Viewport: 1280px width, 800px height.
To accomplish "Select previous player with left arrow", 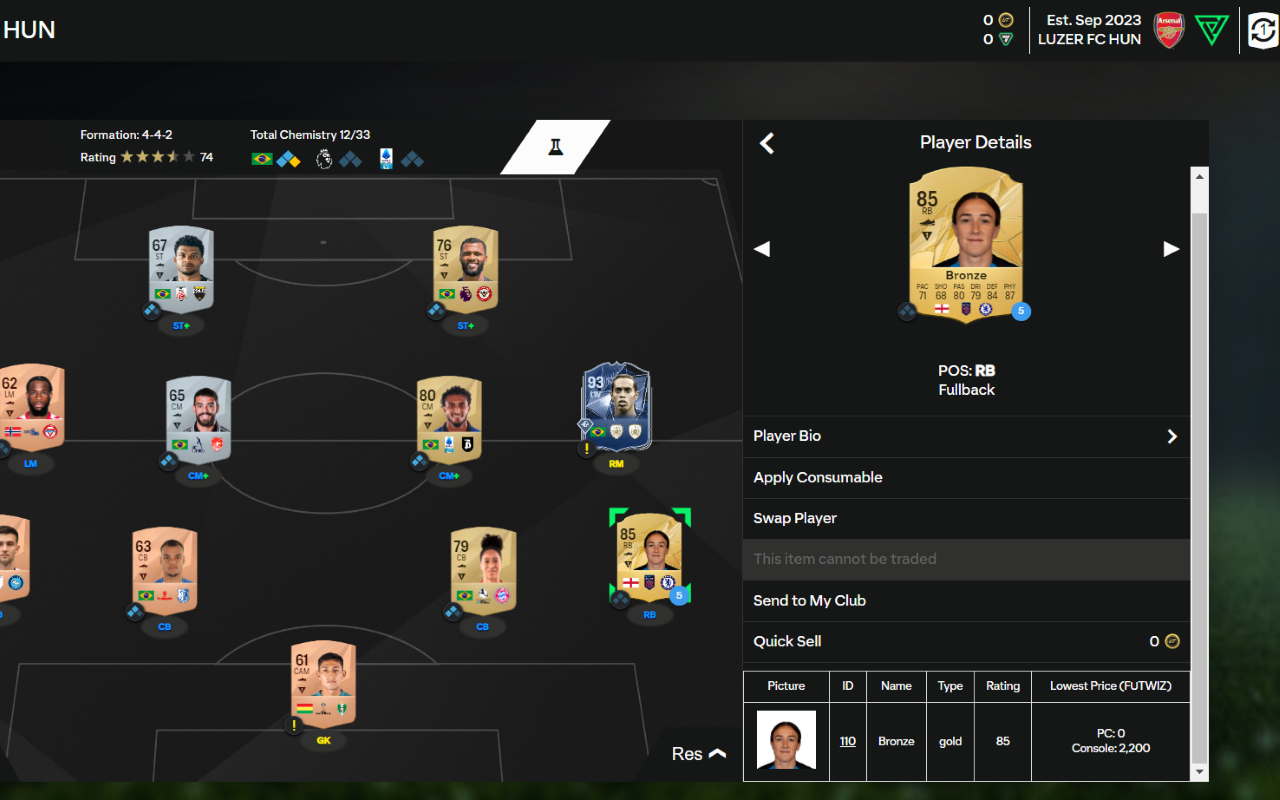I will pos(762,249).
